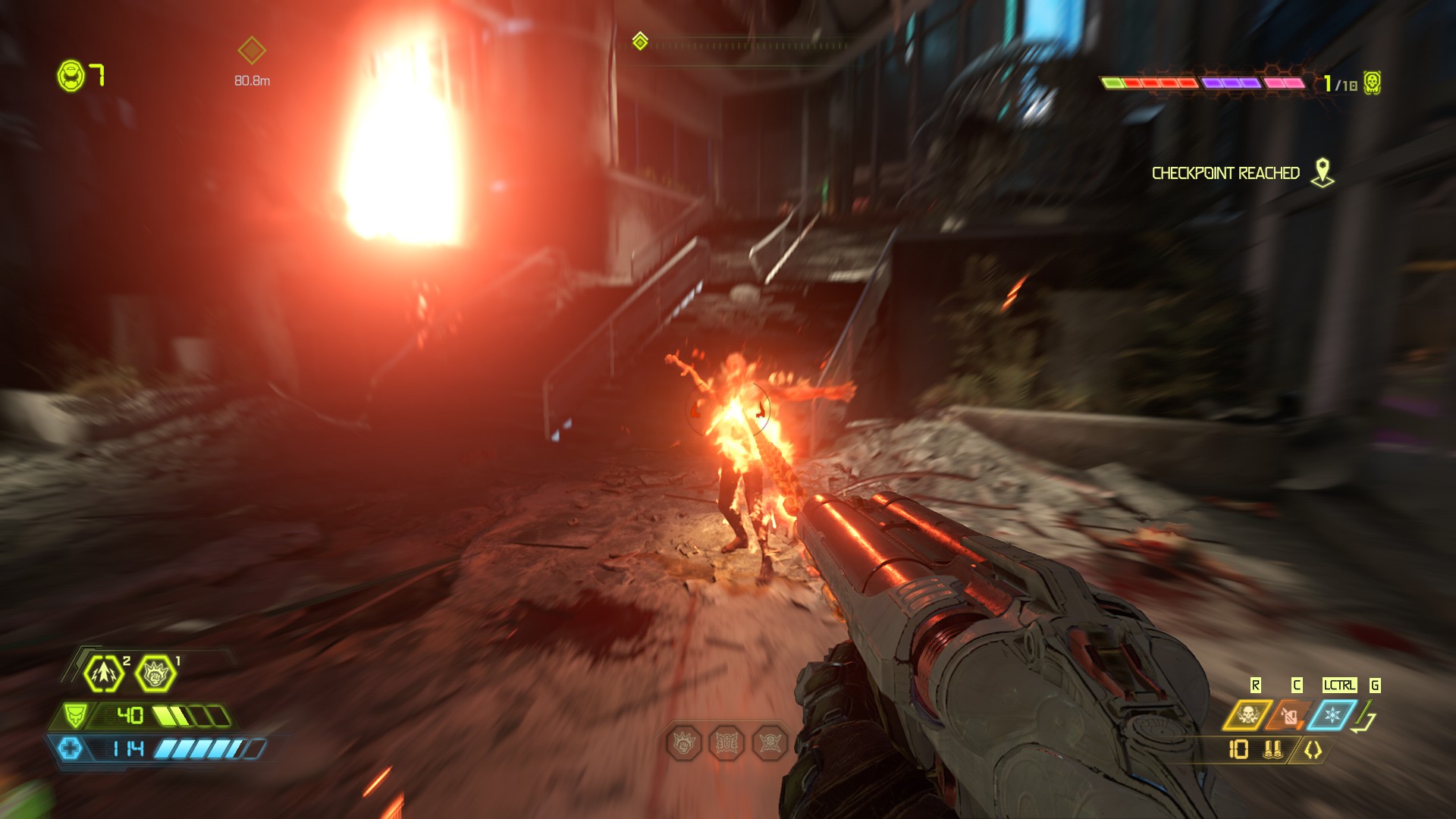Viewport: 1456px width, 819px height.
Task: Click the blue health cross icon
Action: click(70, 749)
